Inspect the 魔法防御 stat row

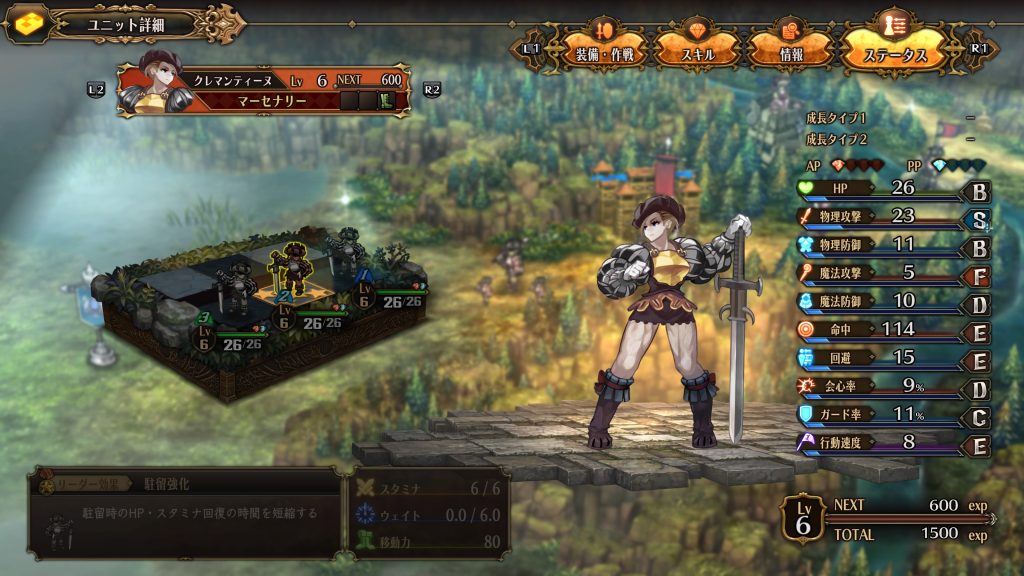[x=880, y=301]
